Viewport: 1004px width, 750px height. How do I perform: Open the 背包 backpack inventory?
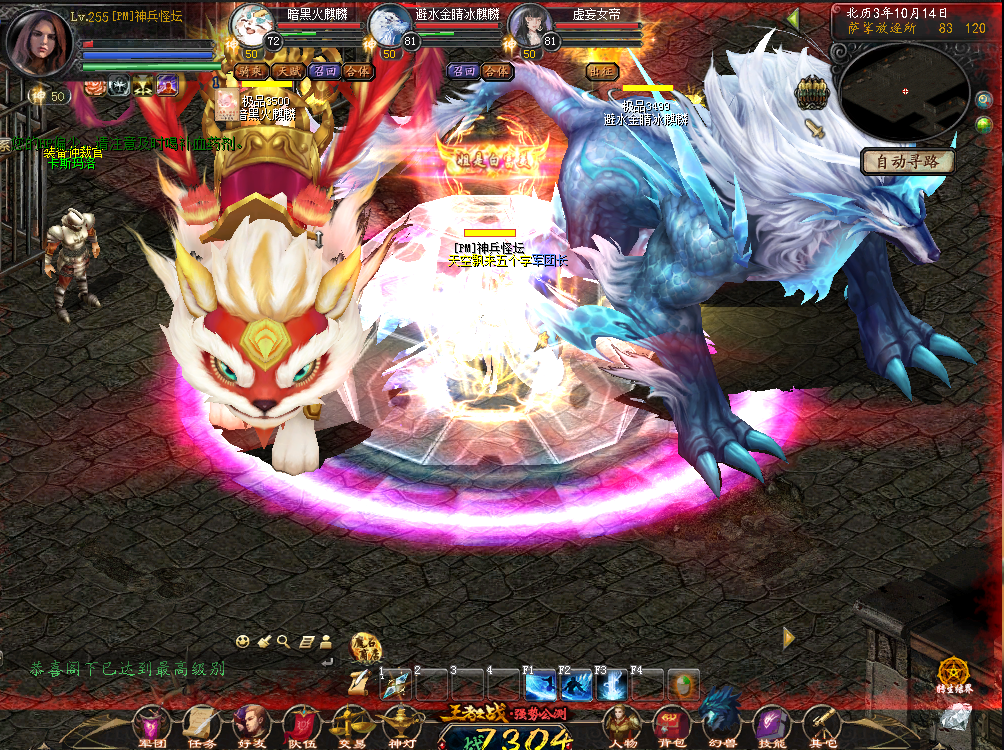669,723
